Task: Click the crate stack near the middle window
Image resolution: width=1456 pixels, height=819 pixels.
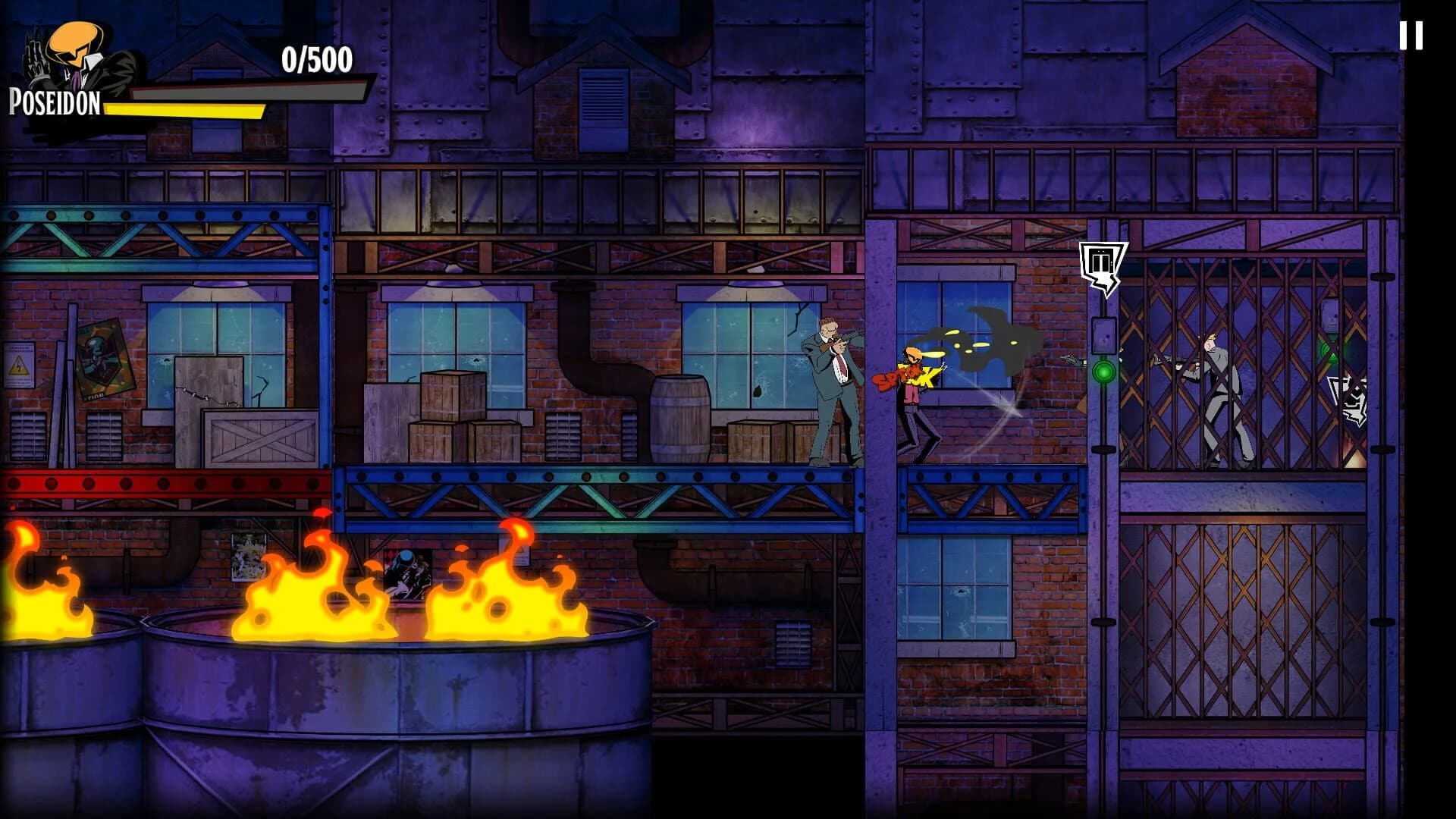Action: pyautogui.click(x=455, y=425)
